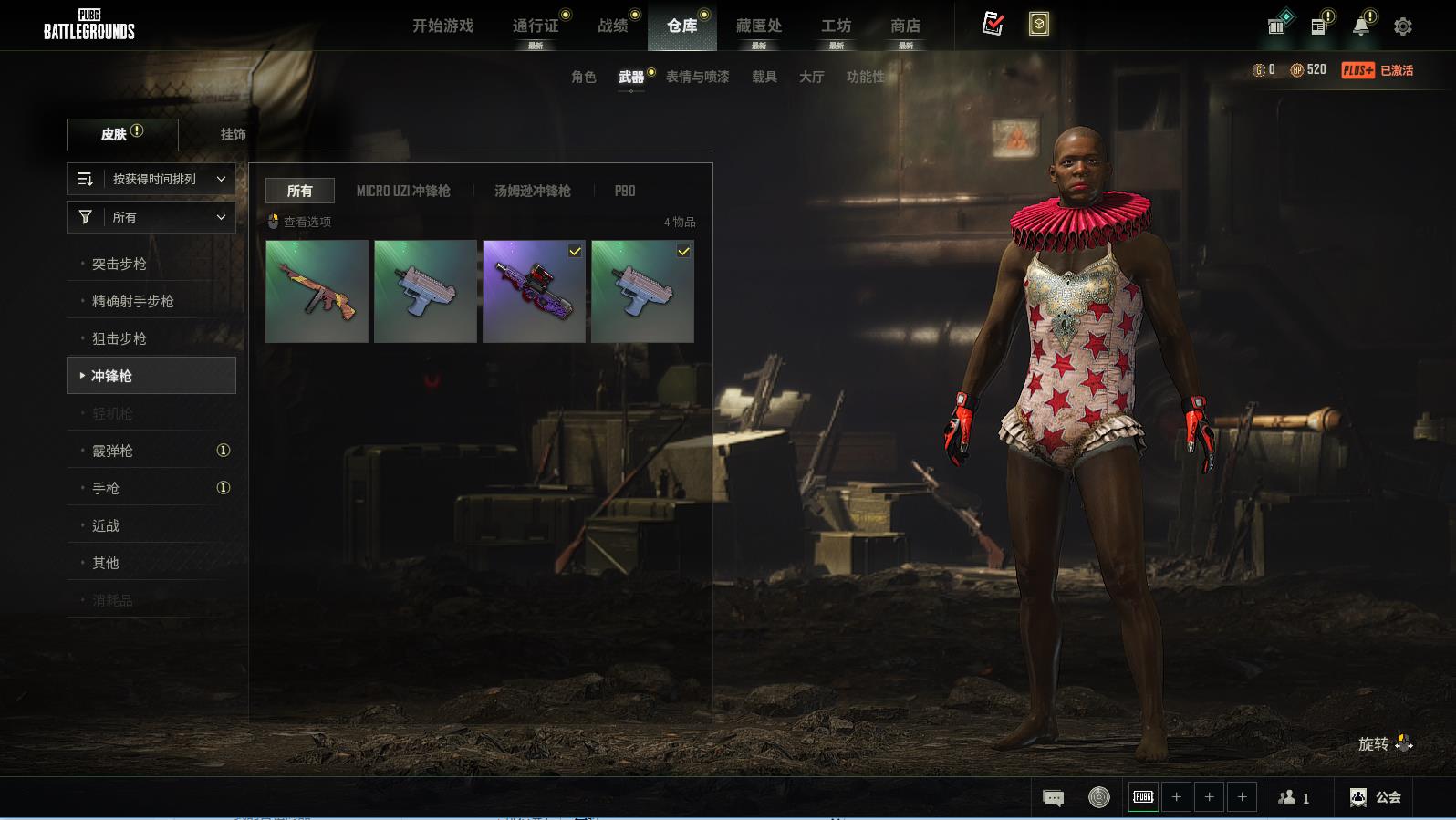The image size is (1456, 820).
Task: Select the orange Thompson gun skin
Action: [x=317, y=292]
